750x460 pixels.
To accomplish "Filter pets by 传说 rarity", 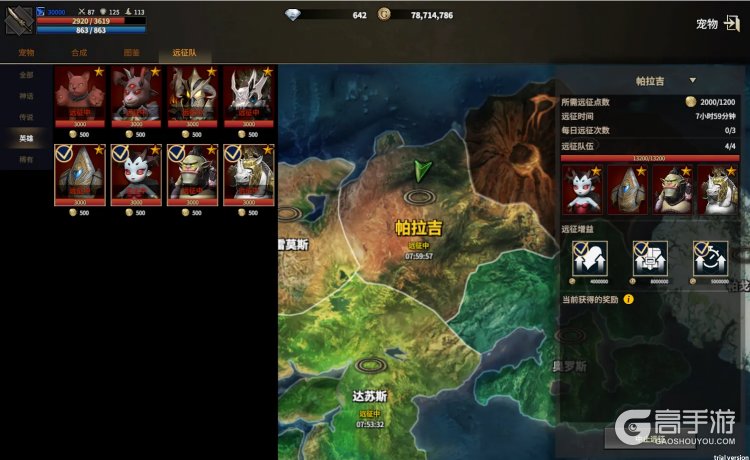I will (x=26, y=117).
